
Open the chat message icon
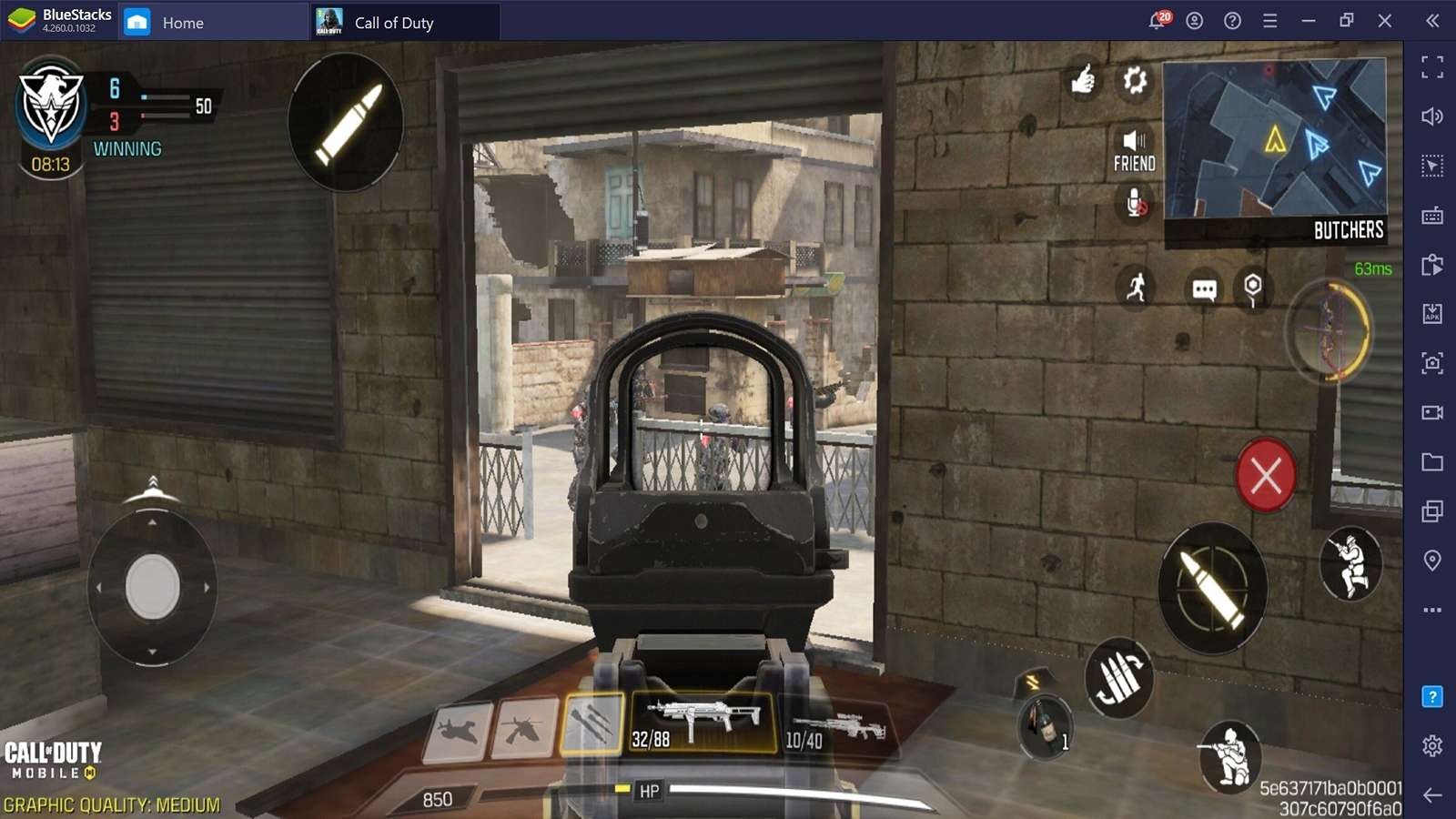pos(1205,289)
